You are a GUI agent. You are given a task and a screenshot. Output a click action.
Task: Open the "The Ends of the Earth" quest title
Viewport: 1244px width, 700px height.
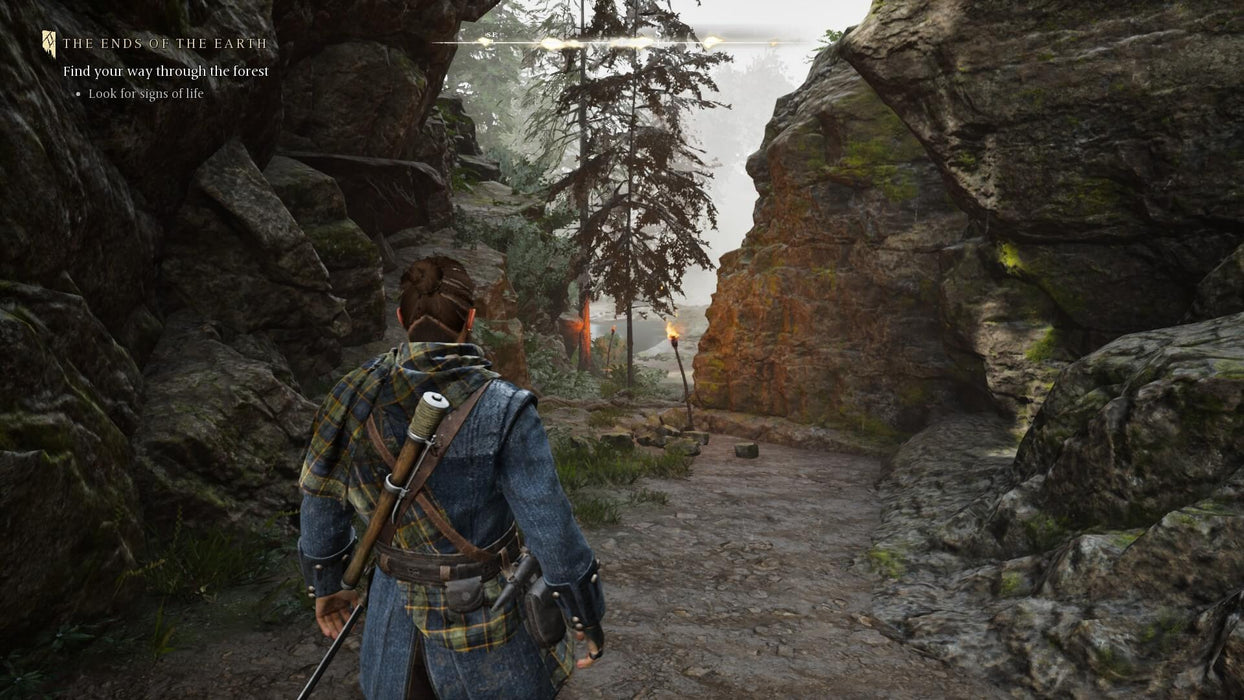pyautogui.click(x=165, y=44)
